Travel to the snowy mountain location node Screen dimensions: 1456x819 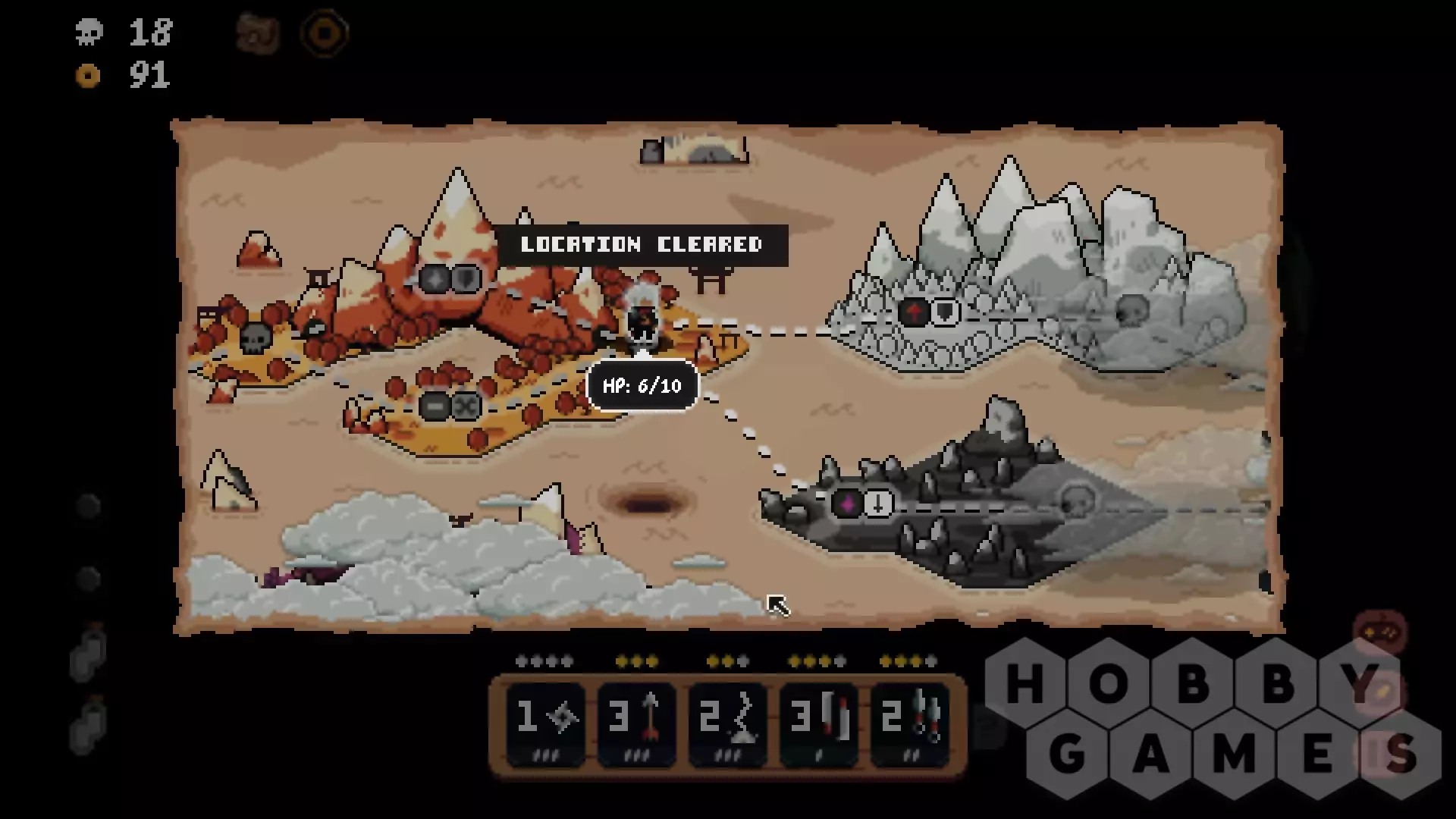pos(929,312)
